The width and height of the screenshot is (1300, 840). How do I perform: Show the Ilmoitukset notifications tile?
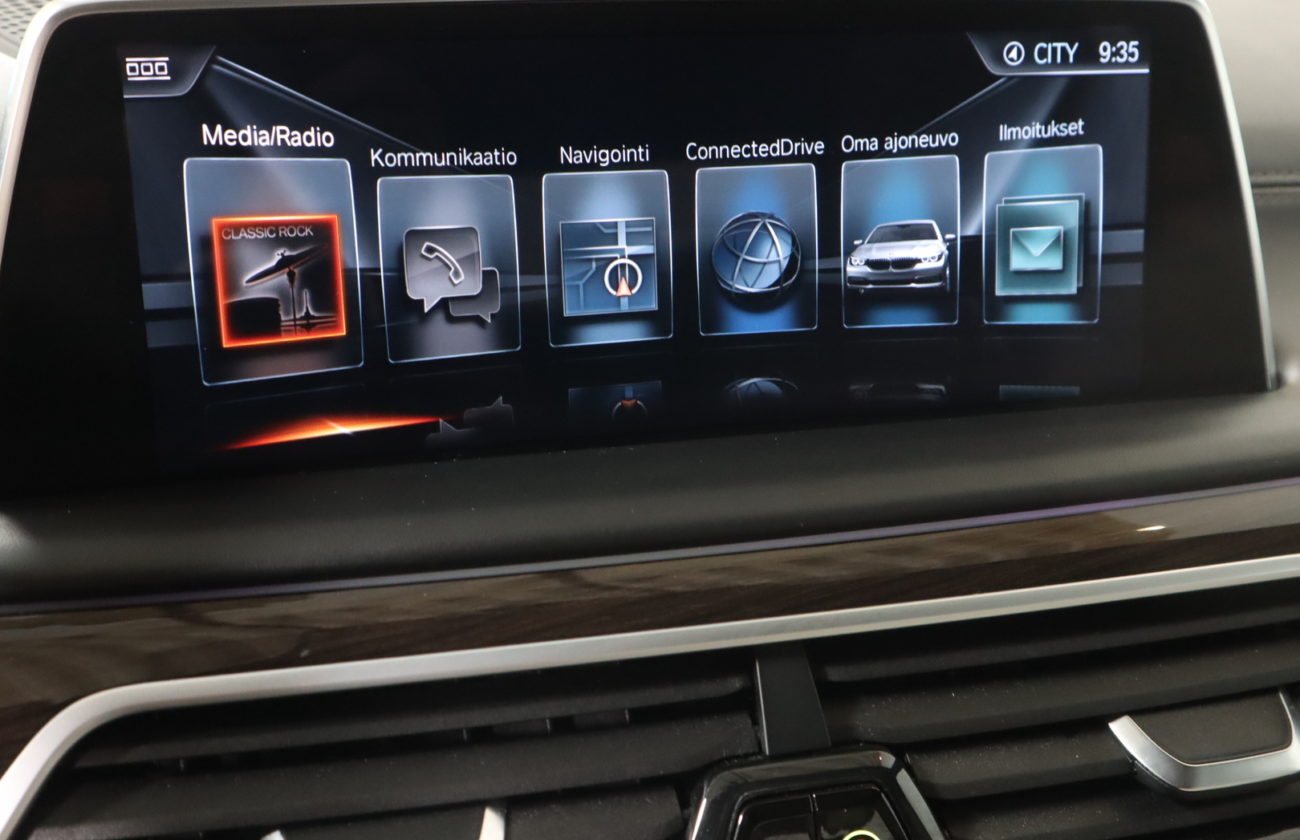coord(1042,236)
